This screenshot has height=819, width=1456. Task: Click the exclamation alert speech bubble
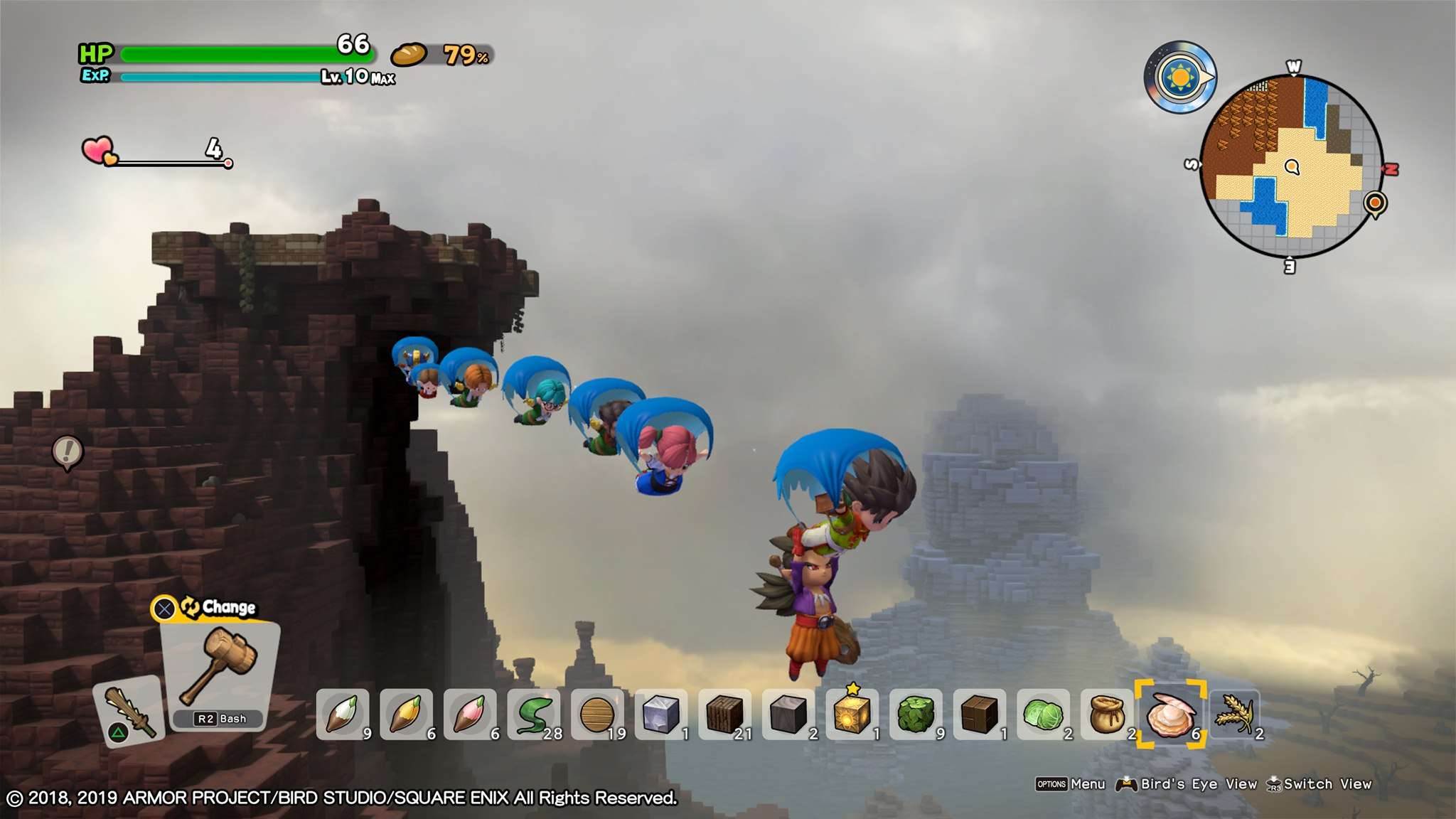[x=68, y=451]
